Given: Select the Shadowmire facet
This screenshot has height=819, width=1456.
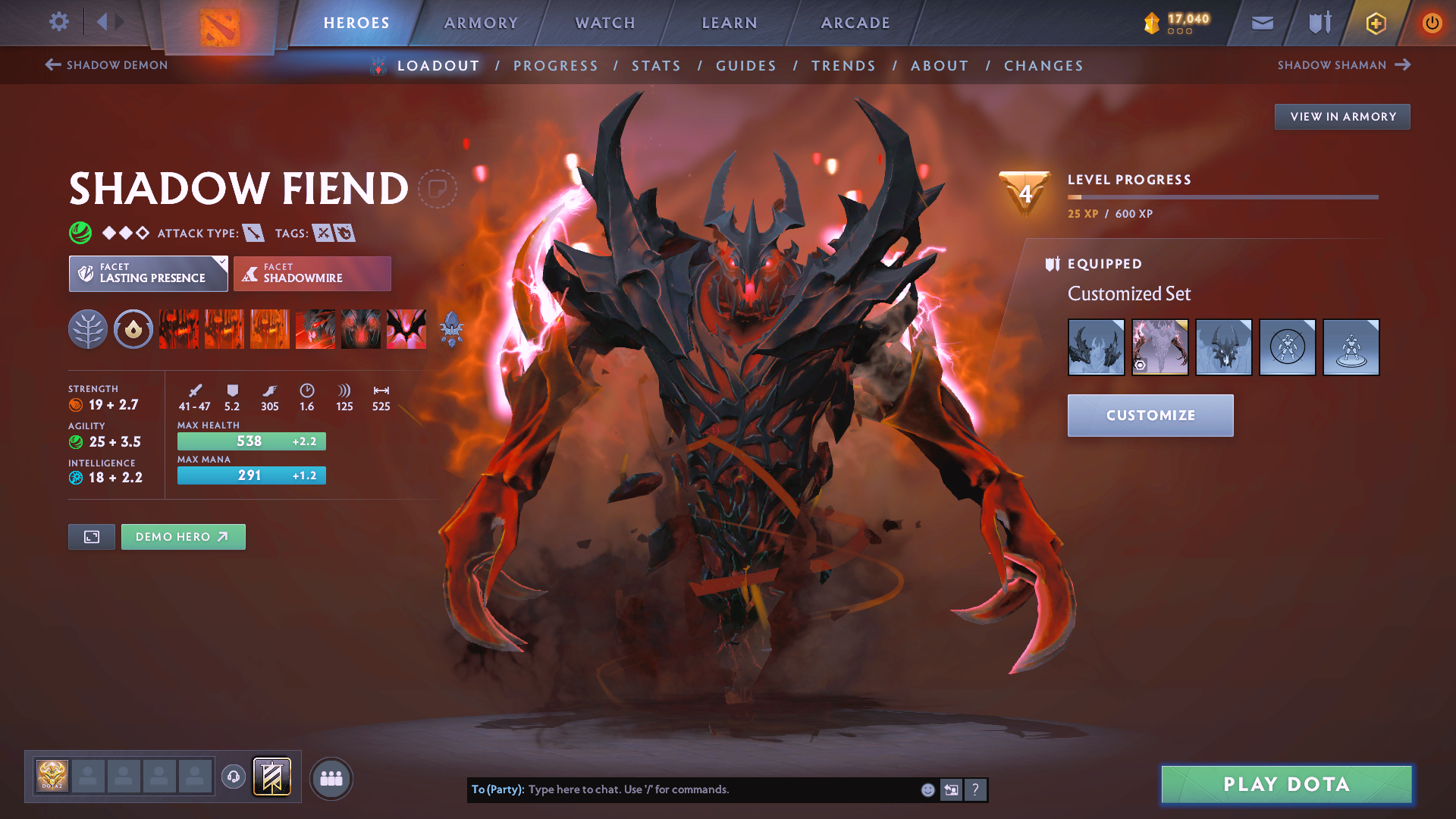Looking at the screenshot, I should (x=312, y=274).
